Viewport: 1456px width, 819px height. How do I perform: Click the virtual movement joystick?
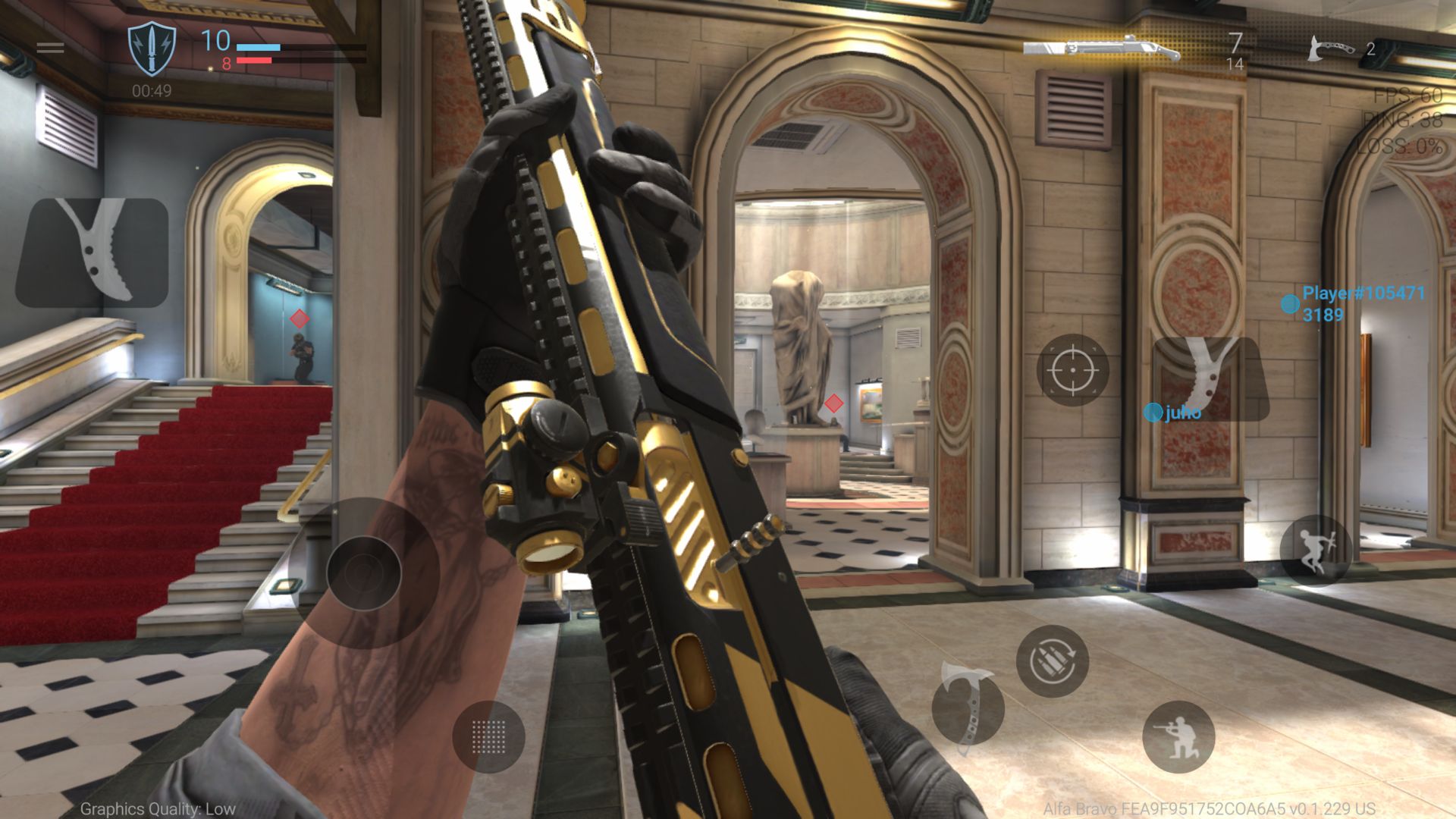364,573
